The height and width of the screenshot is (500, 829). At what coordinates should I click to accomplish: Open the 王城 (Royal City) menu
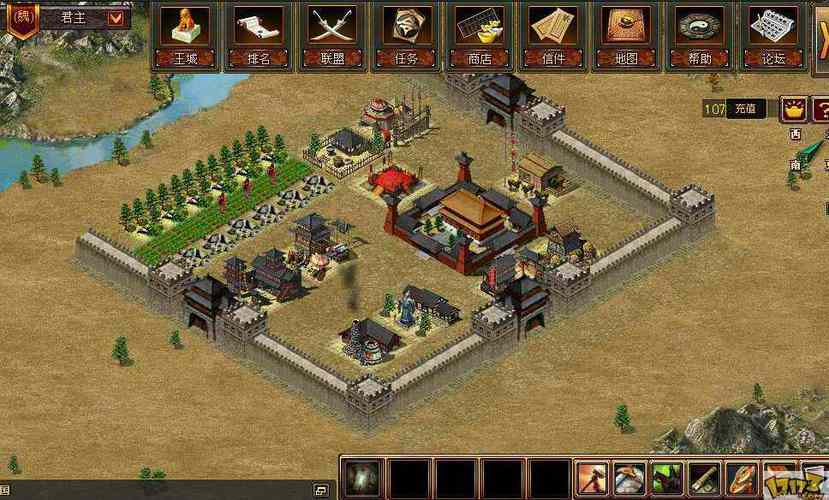[185, 35]
